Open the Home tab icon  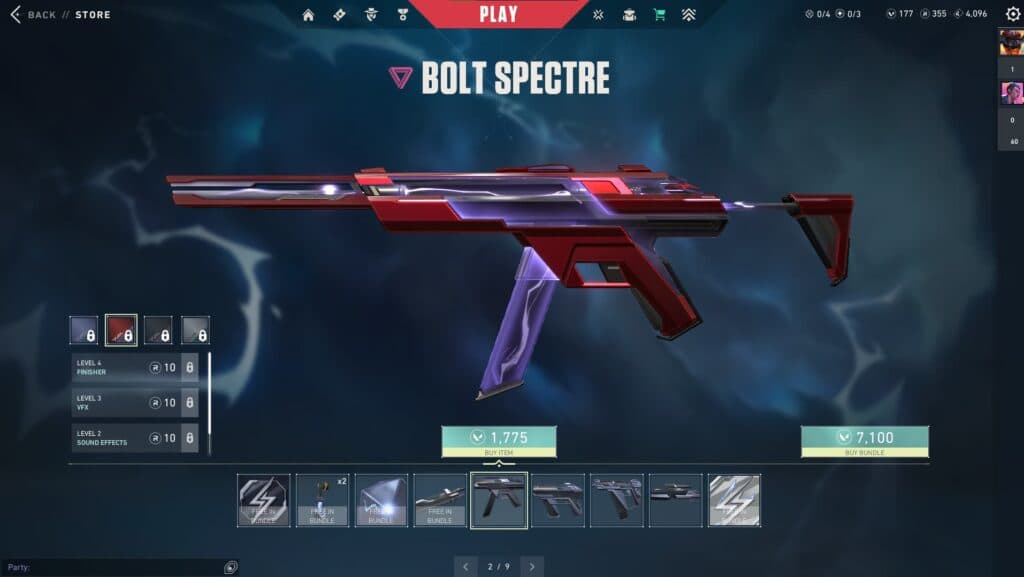click(308, 15)
